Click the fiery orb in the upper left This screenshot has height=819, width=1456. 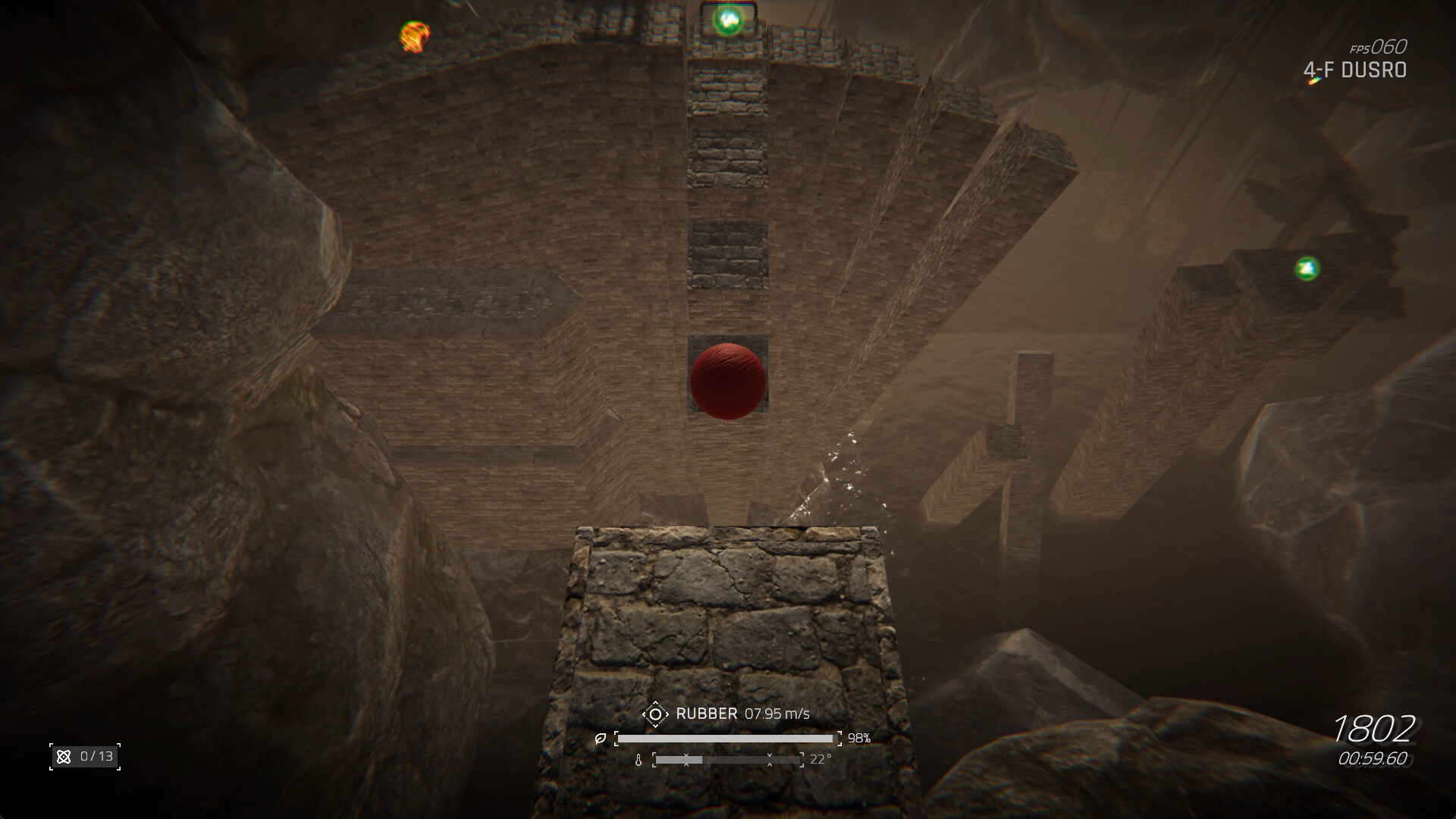(x=413, y=33)
